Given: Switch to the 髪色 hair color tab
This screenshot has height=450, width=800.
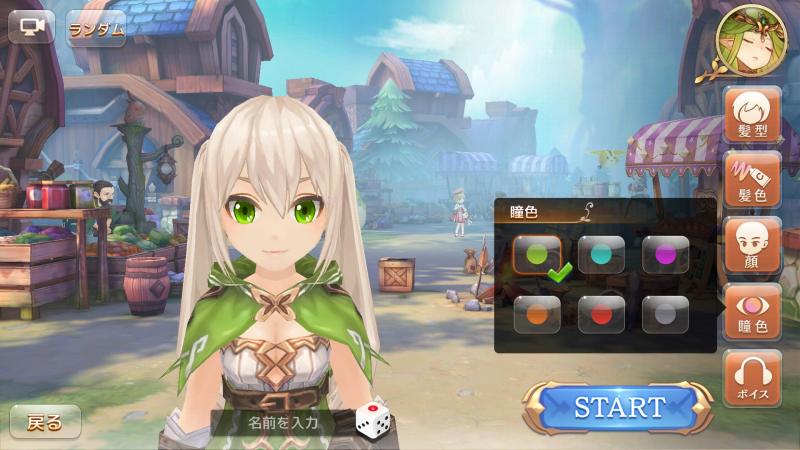Looking at the screenshot, I should coord(752,180).
